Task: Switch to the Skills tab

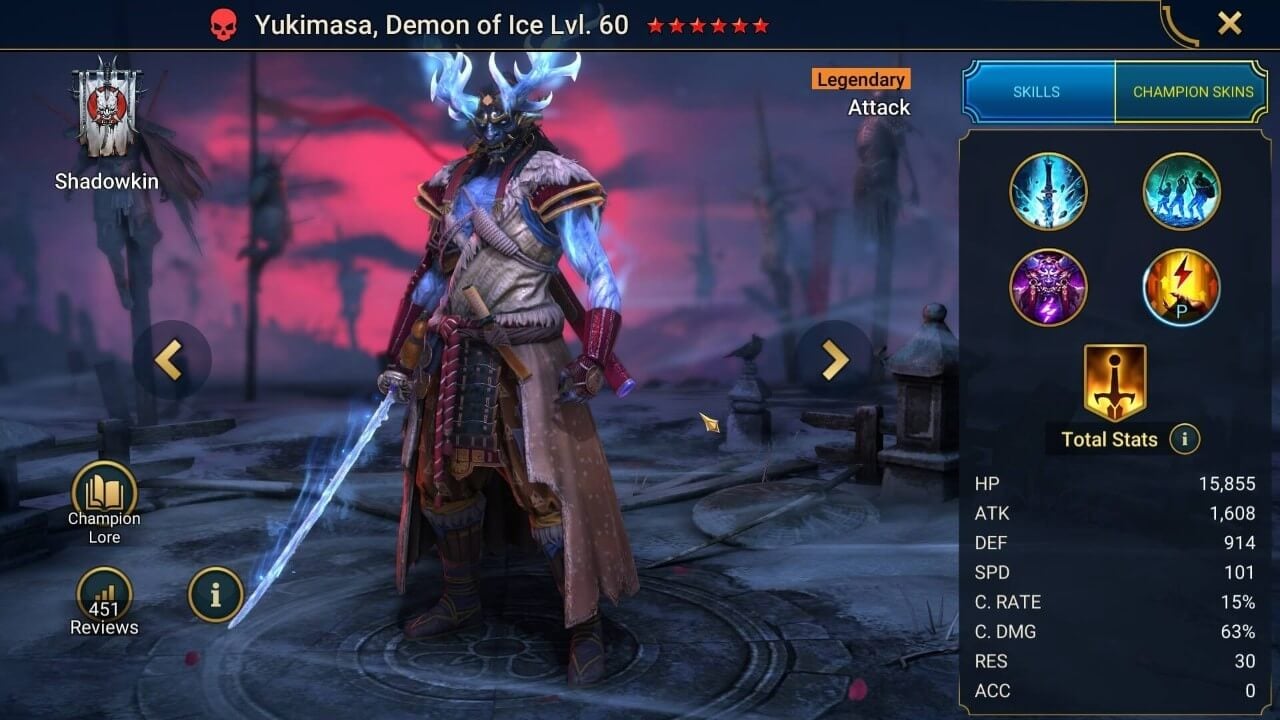Action: tap(1037, 92)
